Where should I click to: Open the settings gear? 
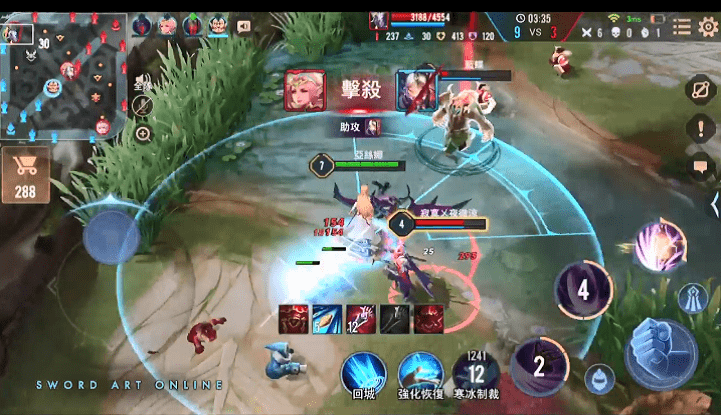pos(708,27)
